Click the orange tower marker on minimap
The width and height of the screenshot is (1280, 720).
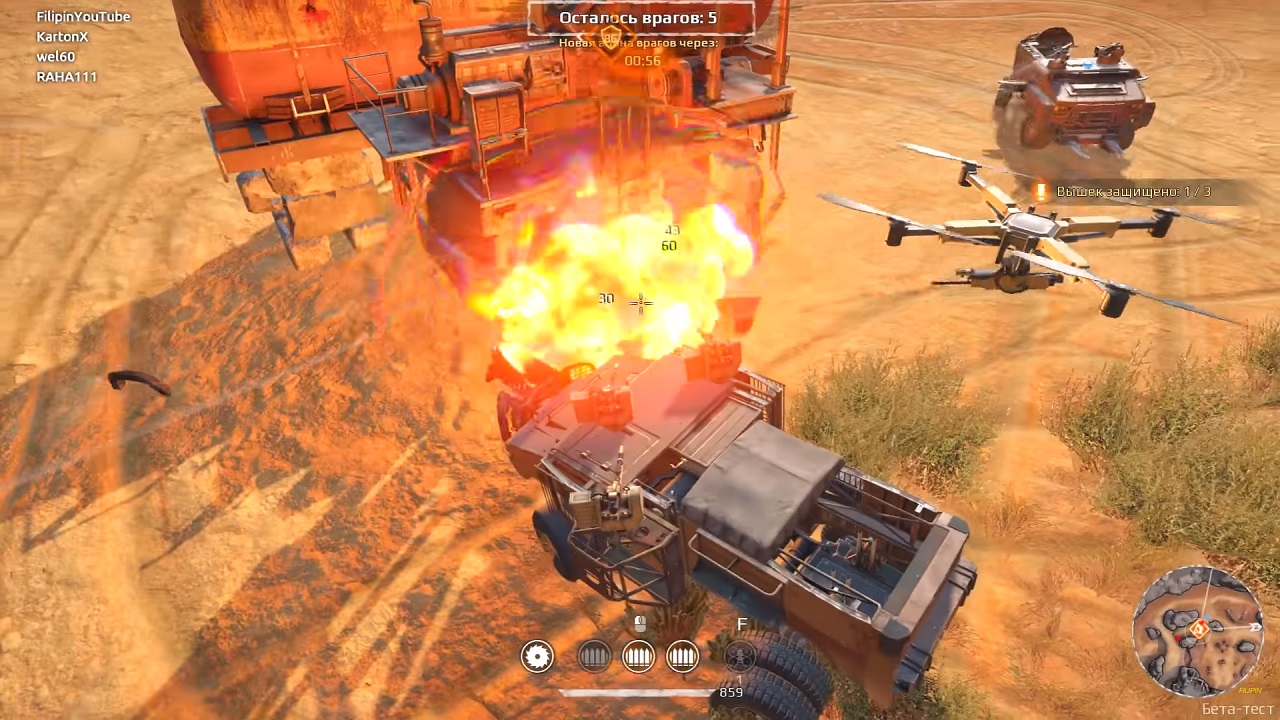(x=1199, y=628)
